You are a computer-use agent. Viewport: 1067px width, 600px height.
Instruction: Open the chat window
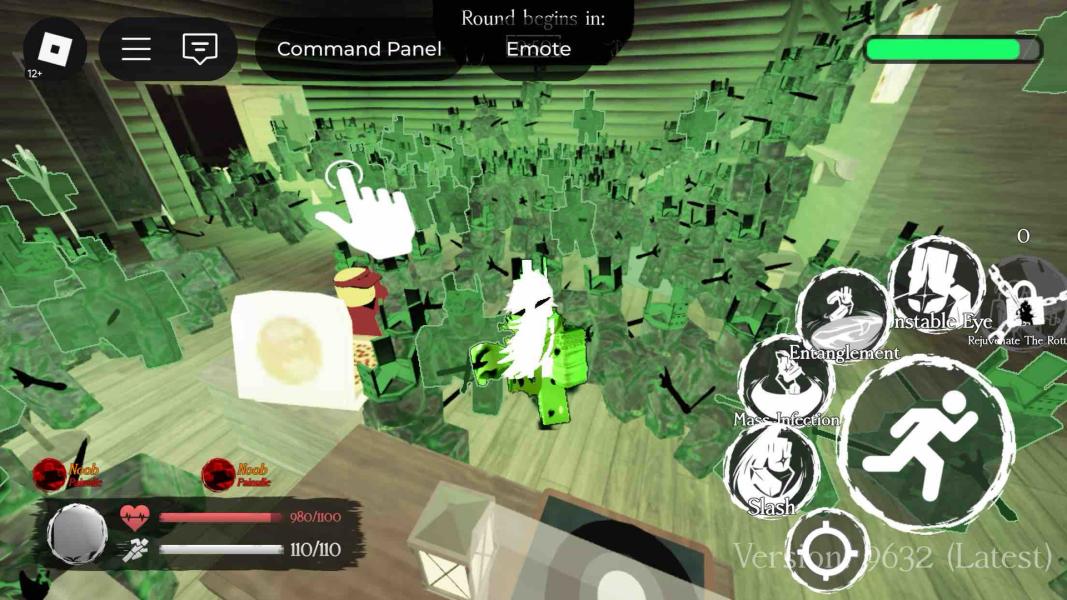200,49
